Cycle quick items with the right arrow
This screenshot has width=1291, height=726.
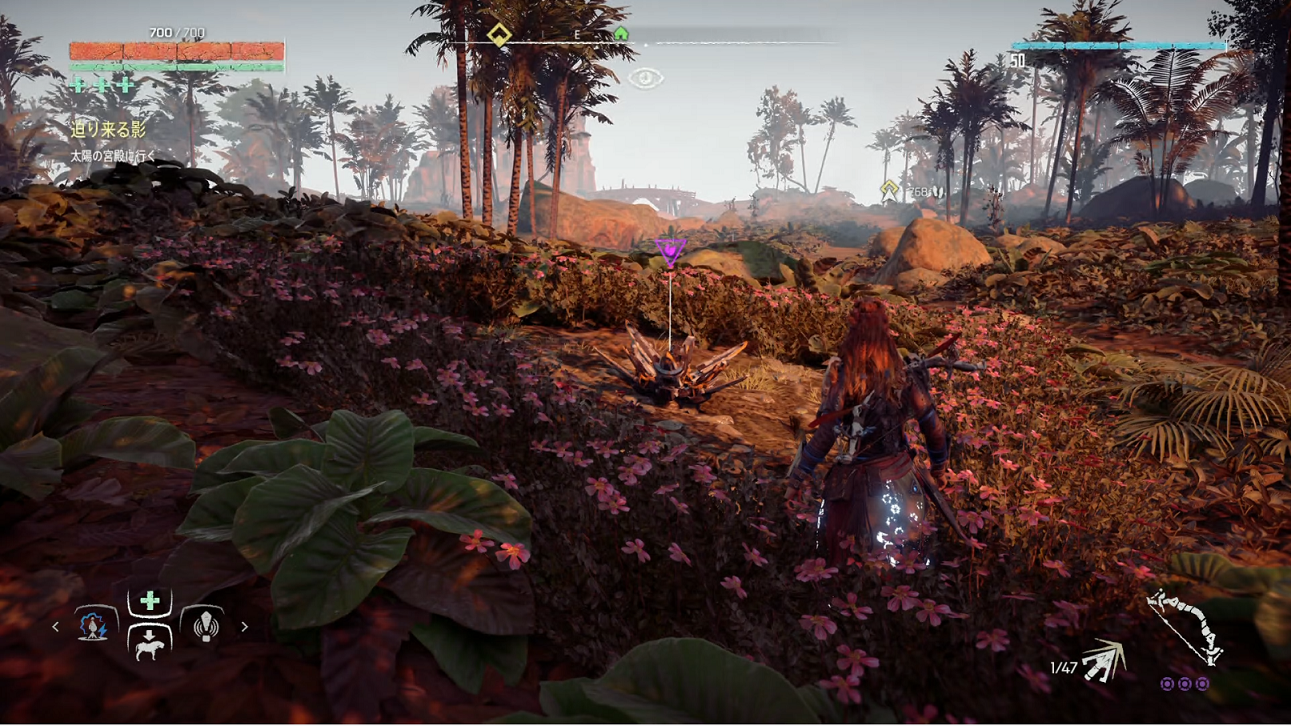[244, 627]
